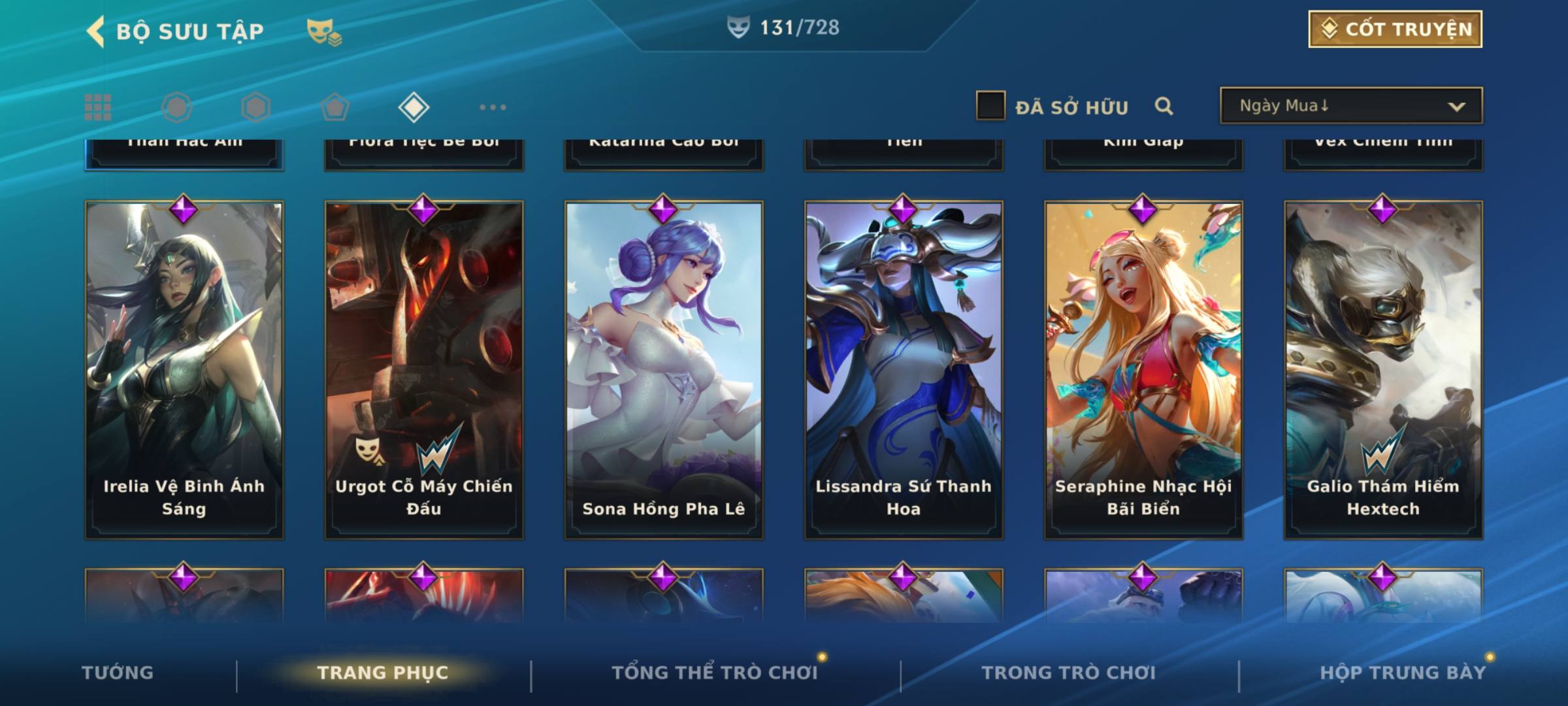The image size is (1568, 706).
Task: Go back from Bộ Sưu Tập screen
Action: pos(96,31)
